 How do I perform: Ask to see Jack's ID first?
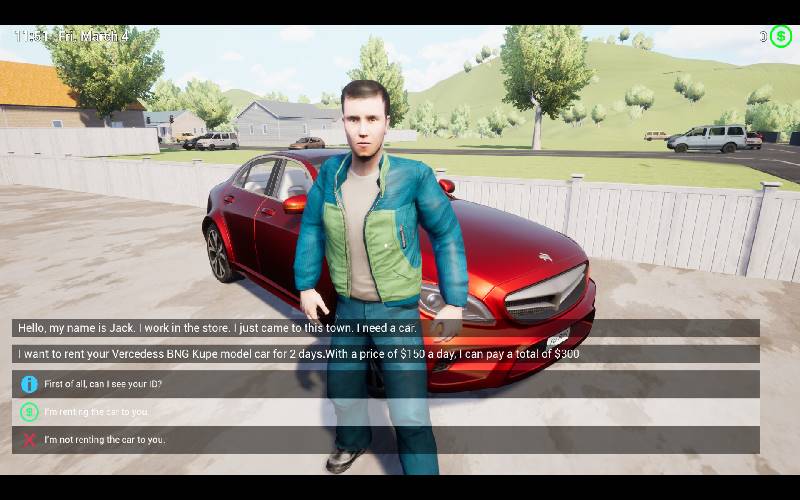click(103, 384)
